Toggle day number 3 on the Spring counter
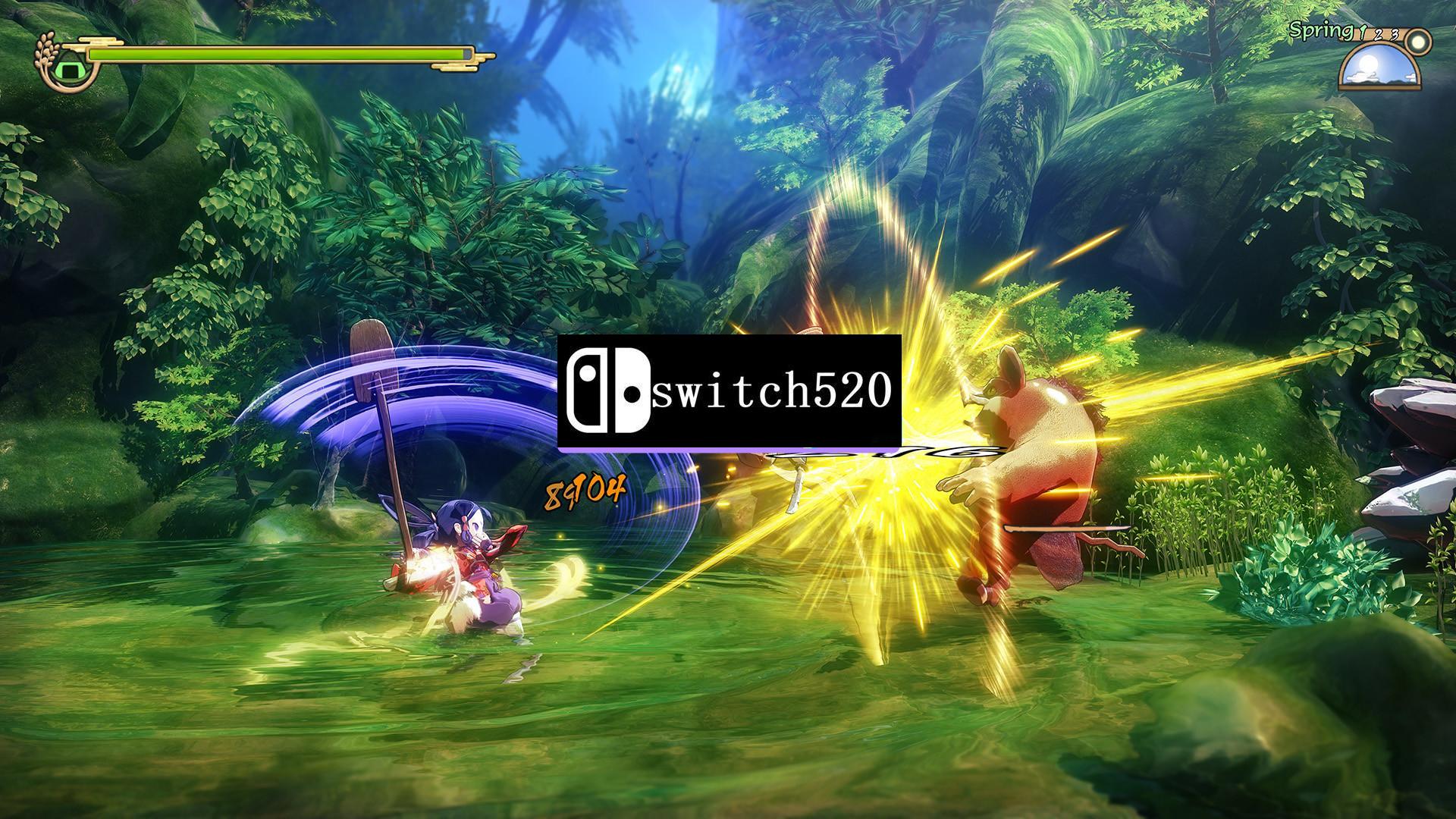Viewport: 1456px width, 819px height. 1395,34
